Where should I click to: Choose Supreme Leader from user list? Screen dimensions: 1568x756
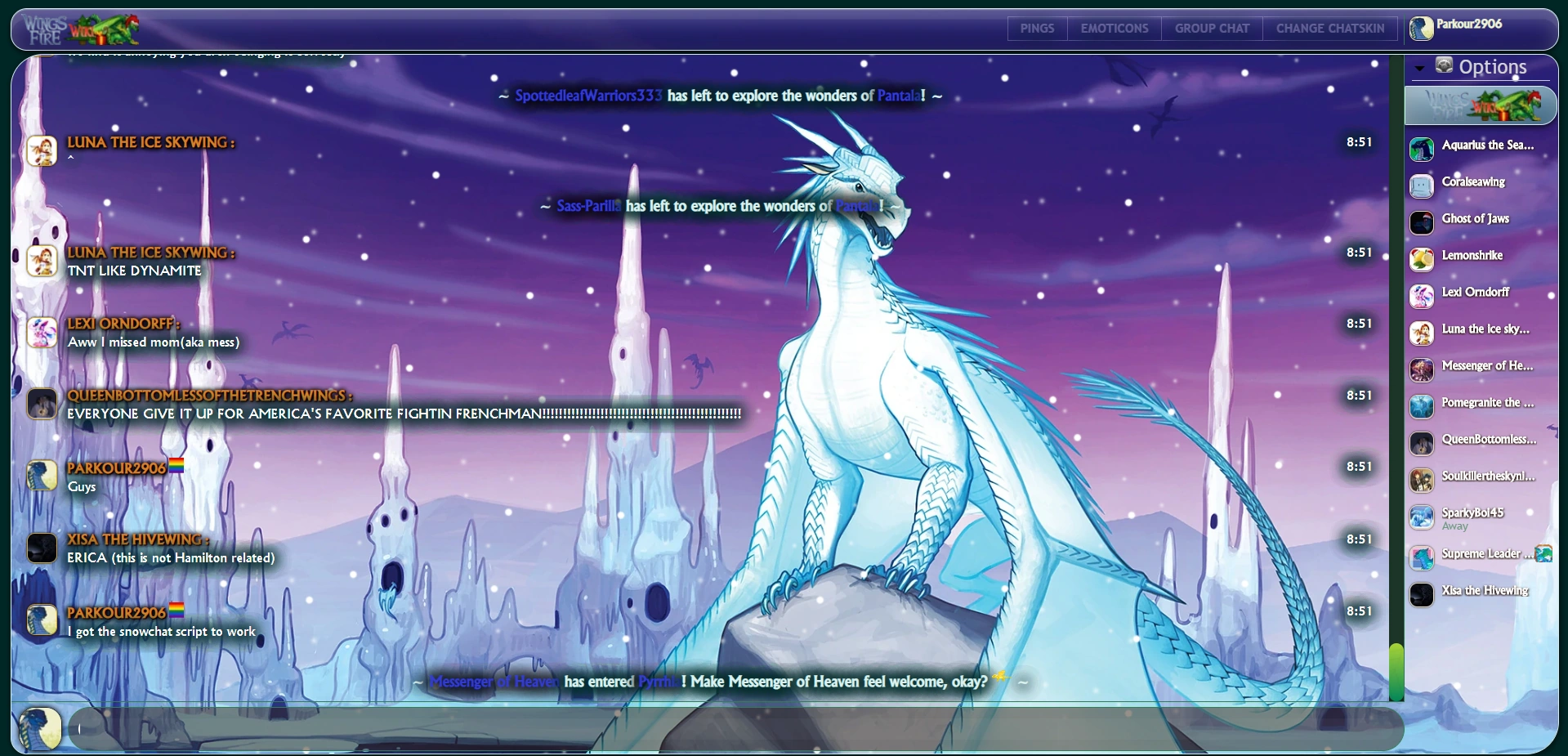[x=1481, y=554]
